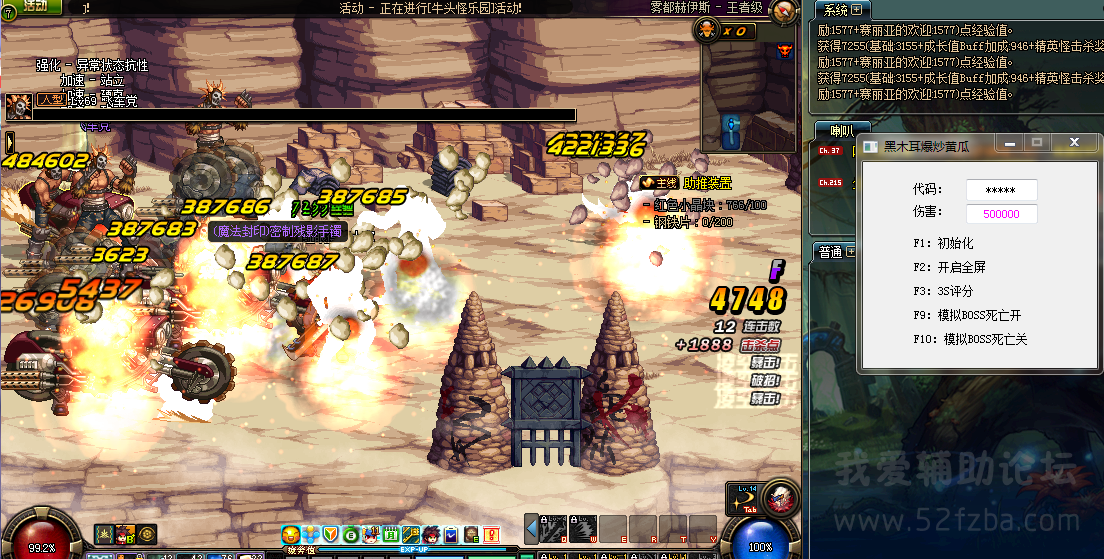Click the compass icon beside the dungeon name
The height and width of the screenshot is (559, 1104).
pos(785,10)
